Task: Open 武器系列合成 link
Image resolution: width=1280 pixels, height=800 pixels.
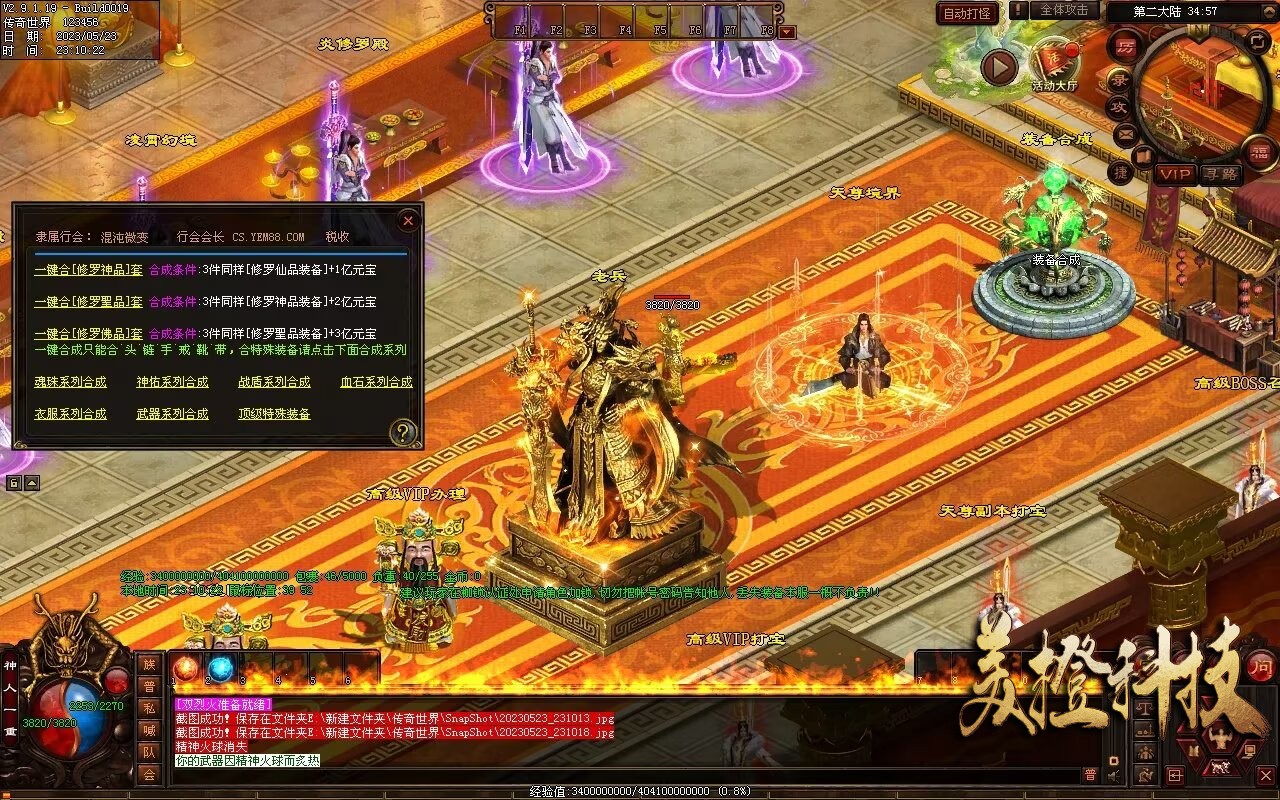Action: point(172,414)
